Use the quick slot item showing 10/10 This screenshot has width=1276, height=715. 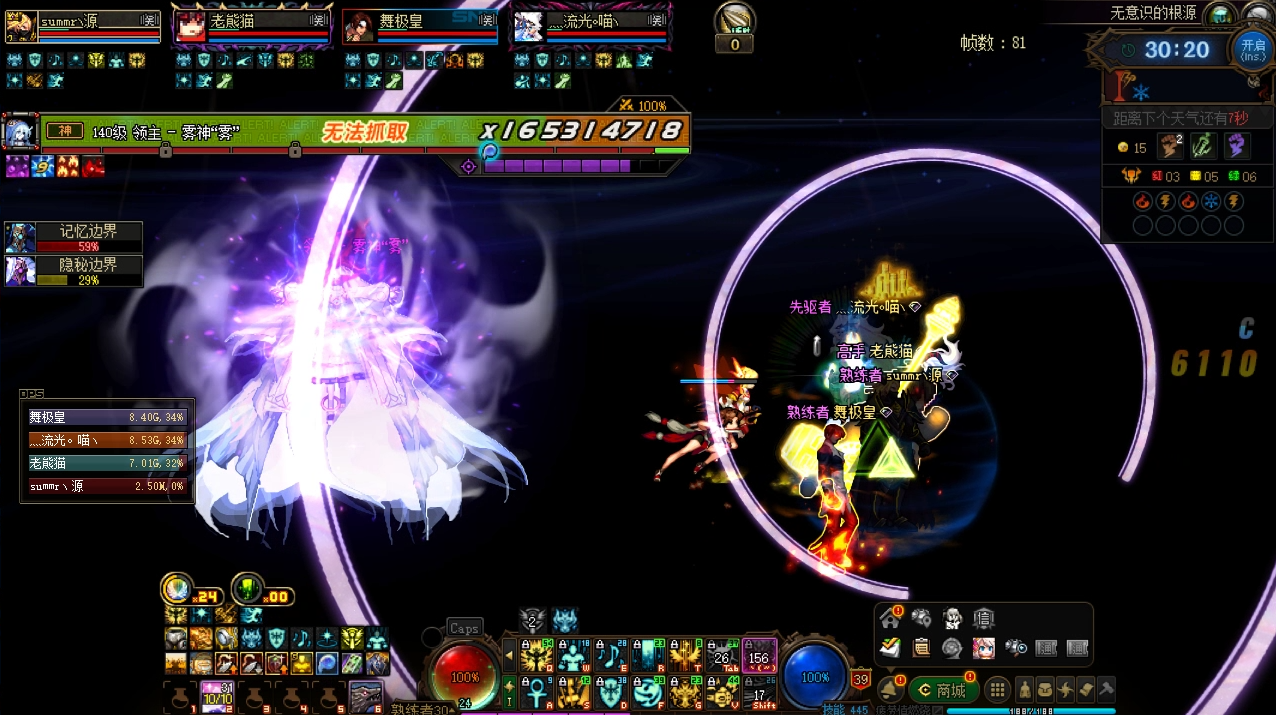(x=216, y=695)
